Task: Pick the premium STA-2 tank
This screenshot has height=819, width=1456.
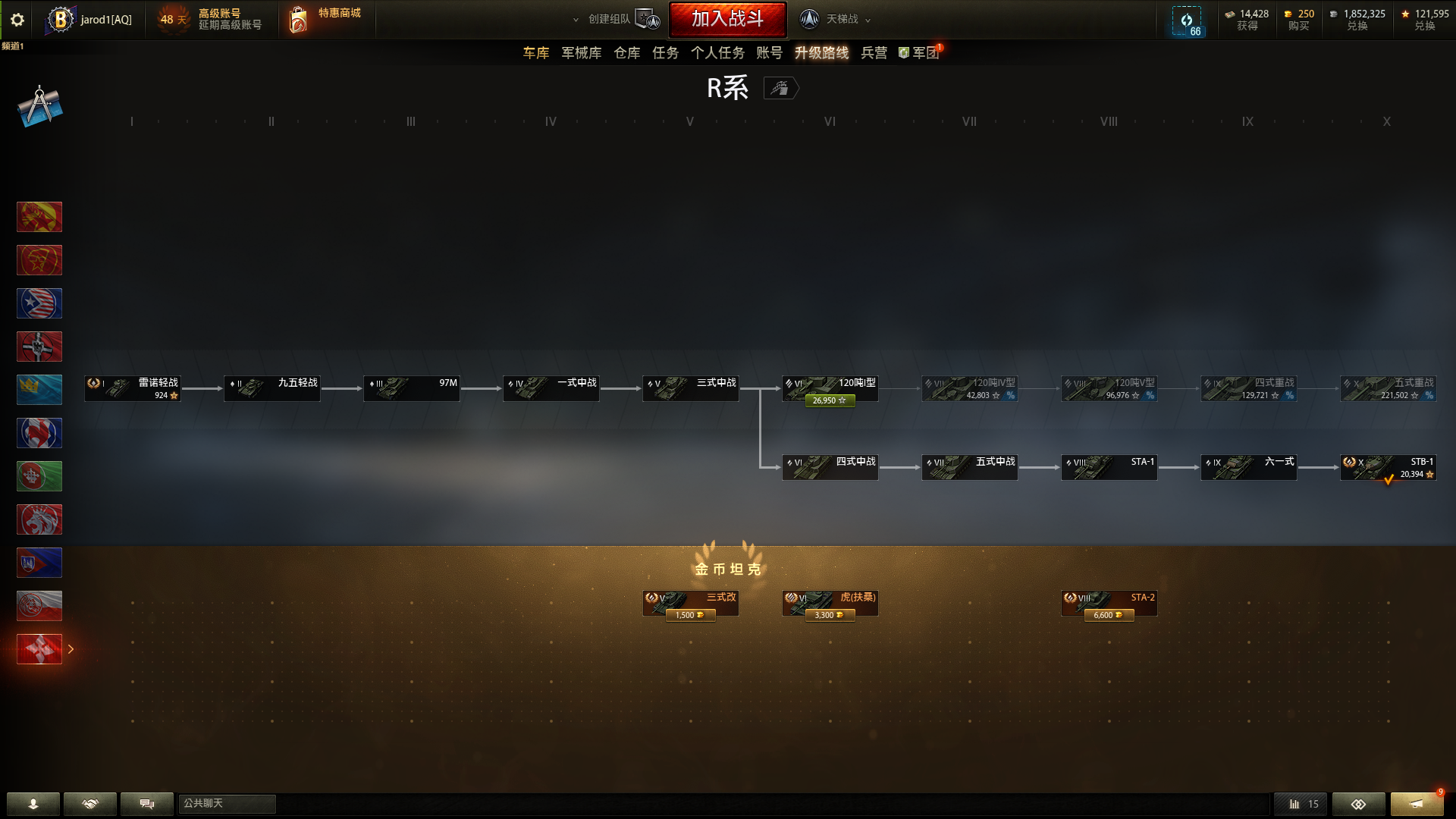Action: tap(1109, 604)
